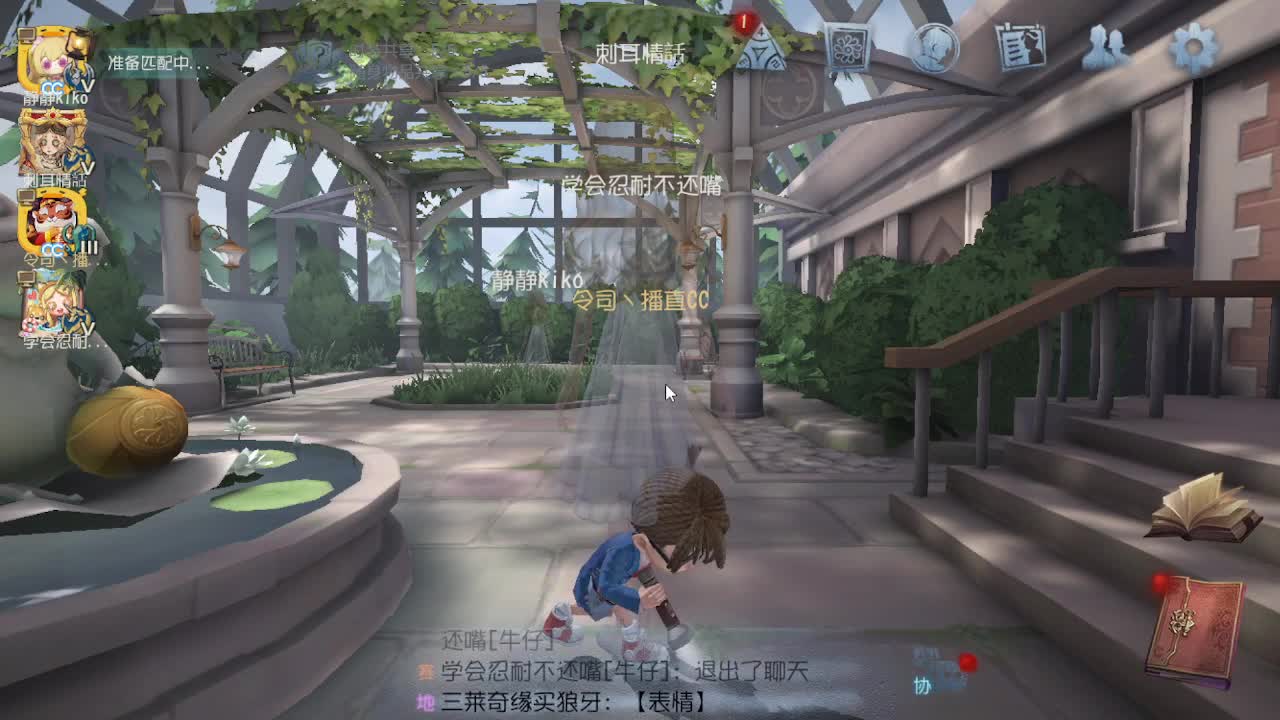
Task: Expand the chevron under 静静Kiko's avatar
Action: pos(86,86)
